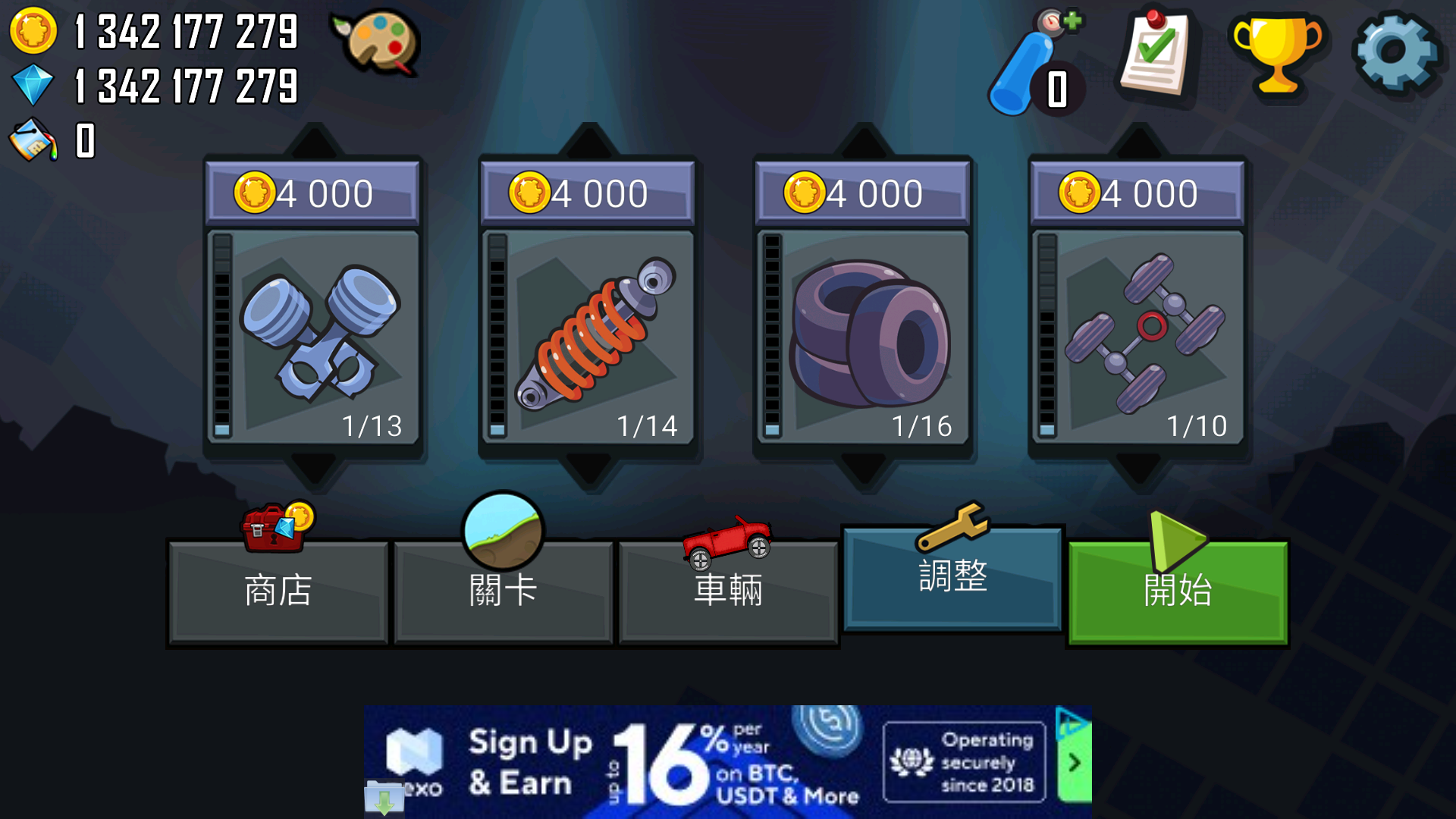Open the 商店 shop
The image size is (1456, 819).
pos(278,590)
